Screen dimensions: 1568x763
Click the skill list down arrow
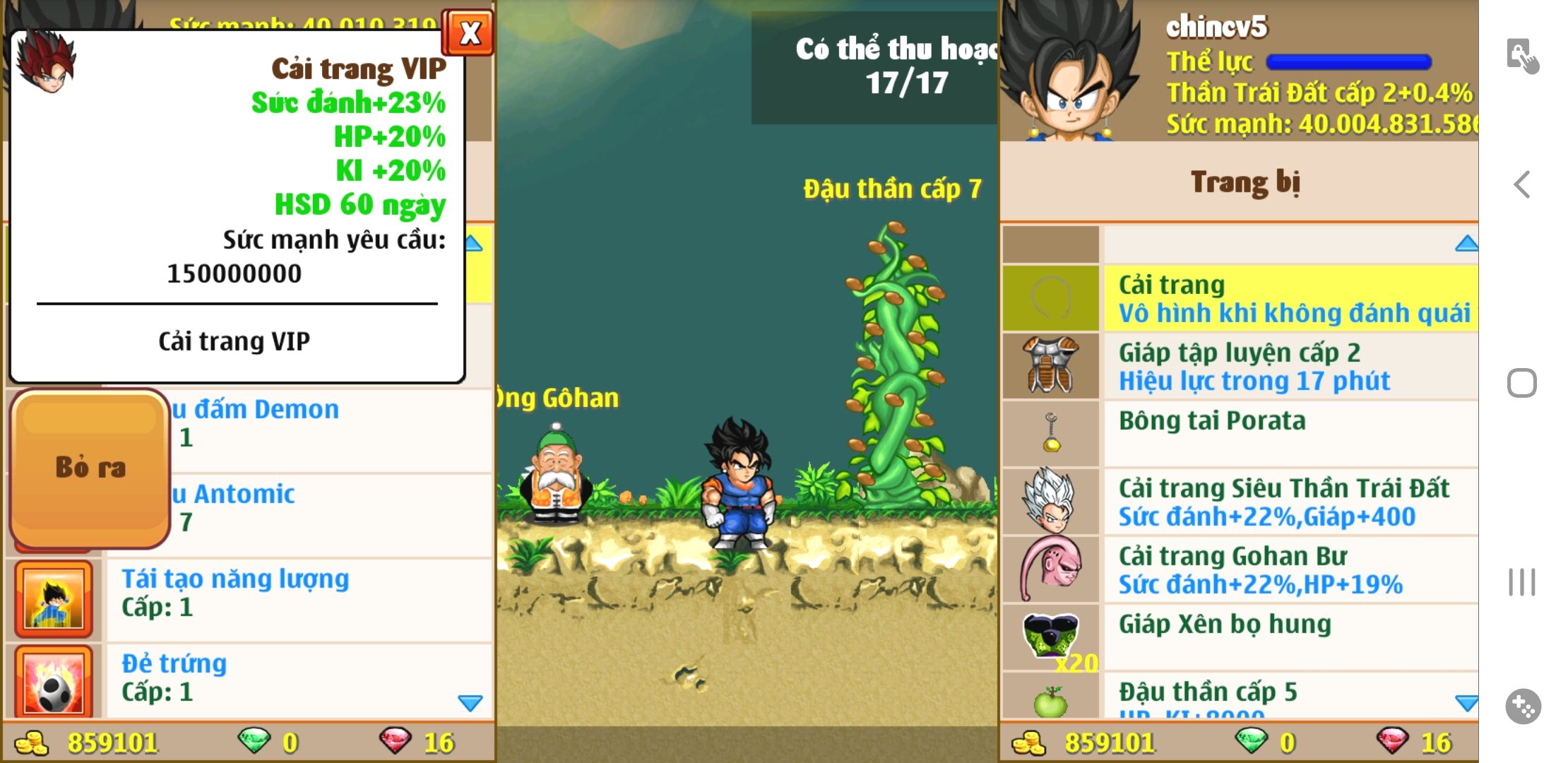tap(470, 702)
